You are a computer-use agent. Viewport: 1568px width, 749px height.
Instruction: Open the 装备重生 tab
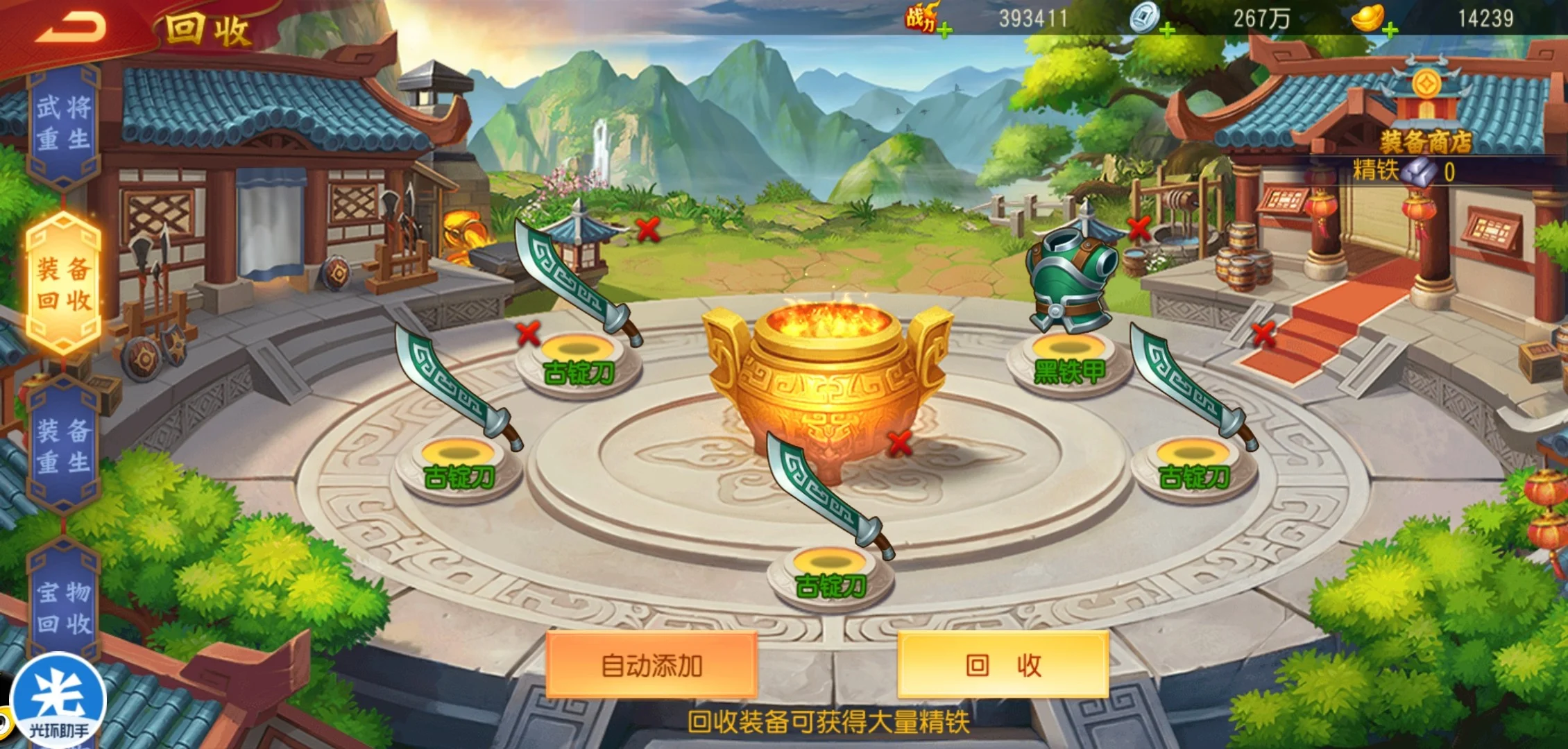click(64, 445)
